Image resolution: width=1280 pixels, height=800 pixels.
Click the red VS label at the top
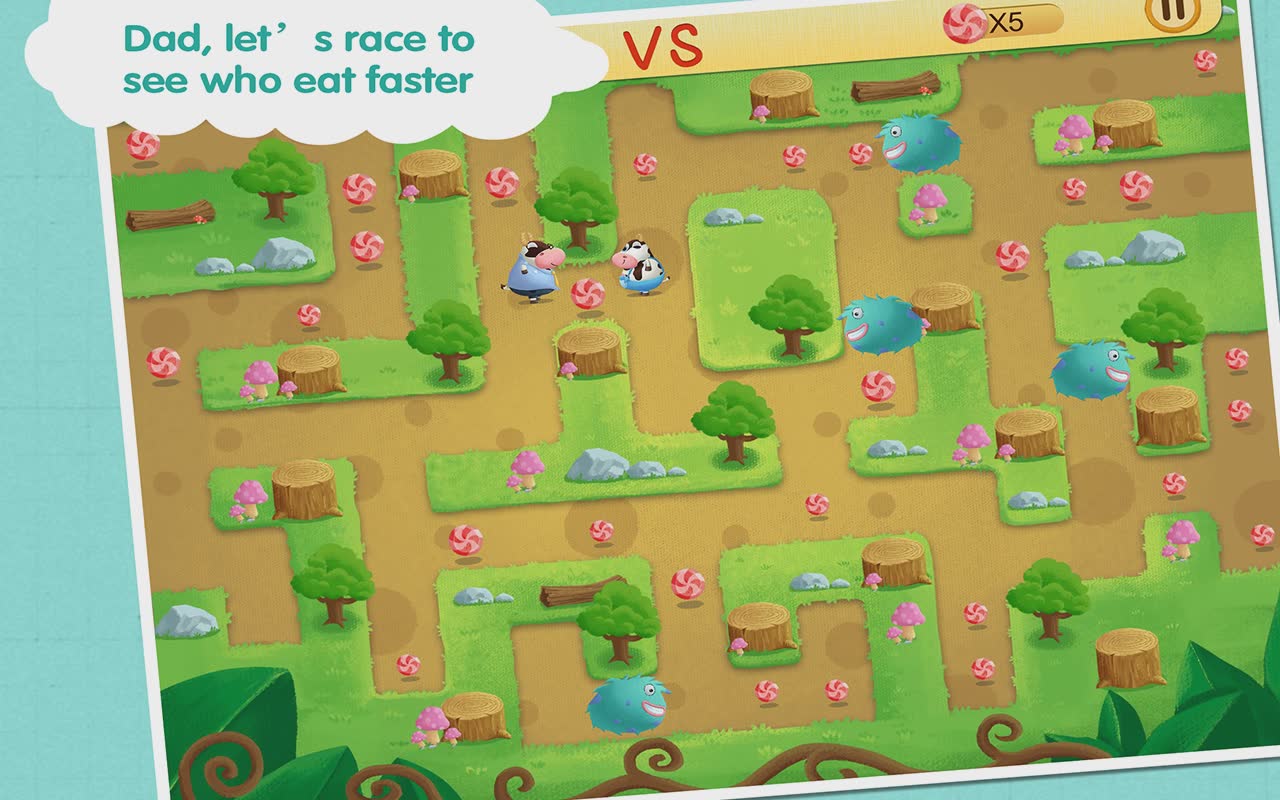(x=665, y=44)
